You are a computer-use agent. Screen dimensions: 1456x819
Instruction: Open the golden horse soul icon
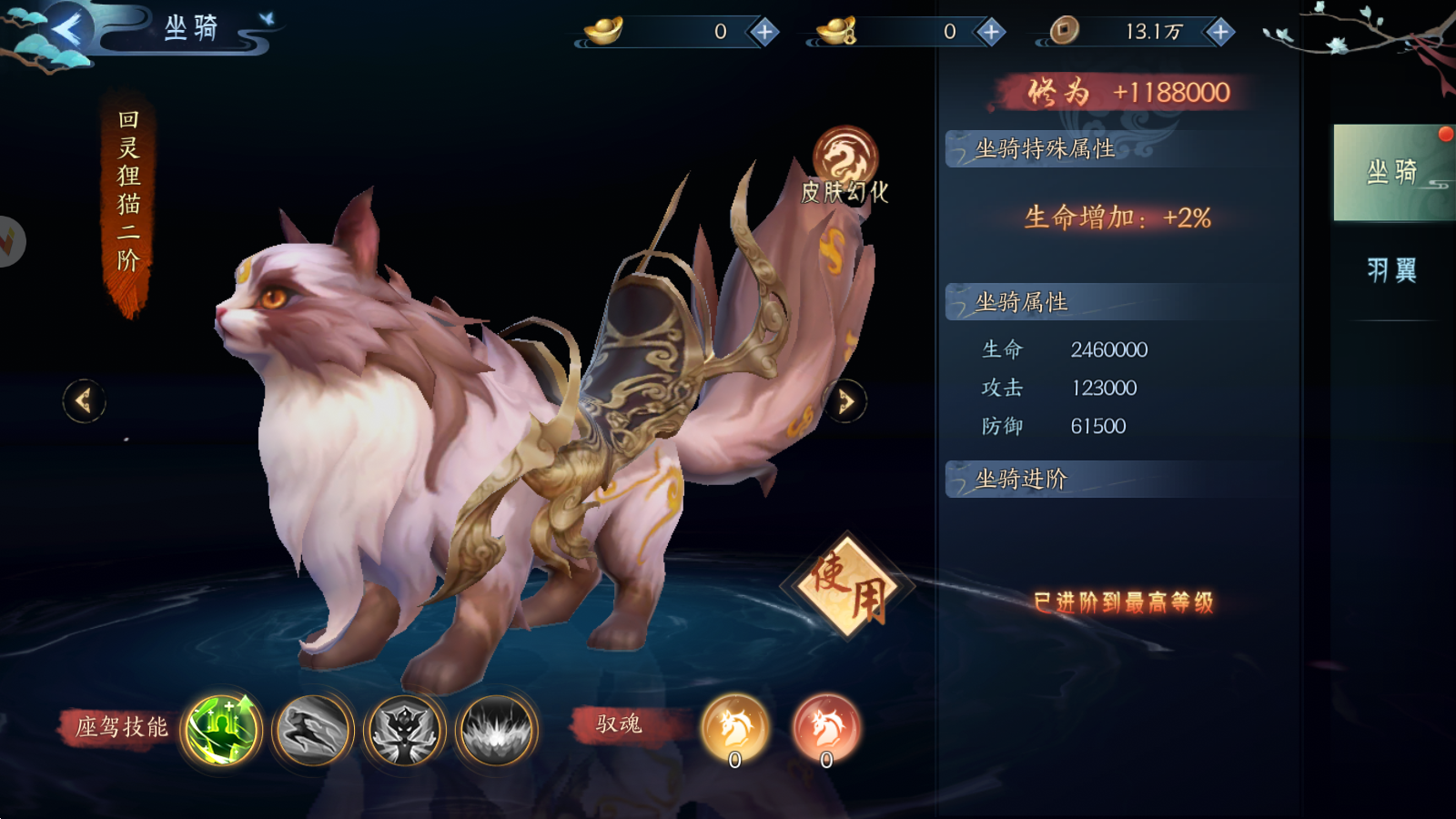(735, 728)
